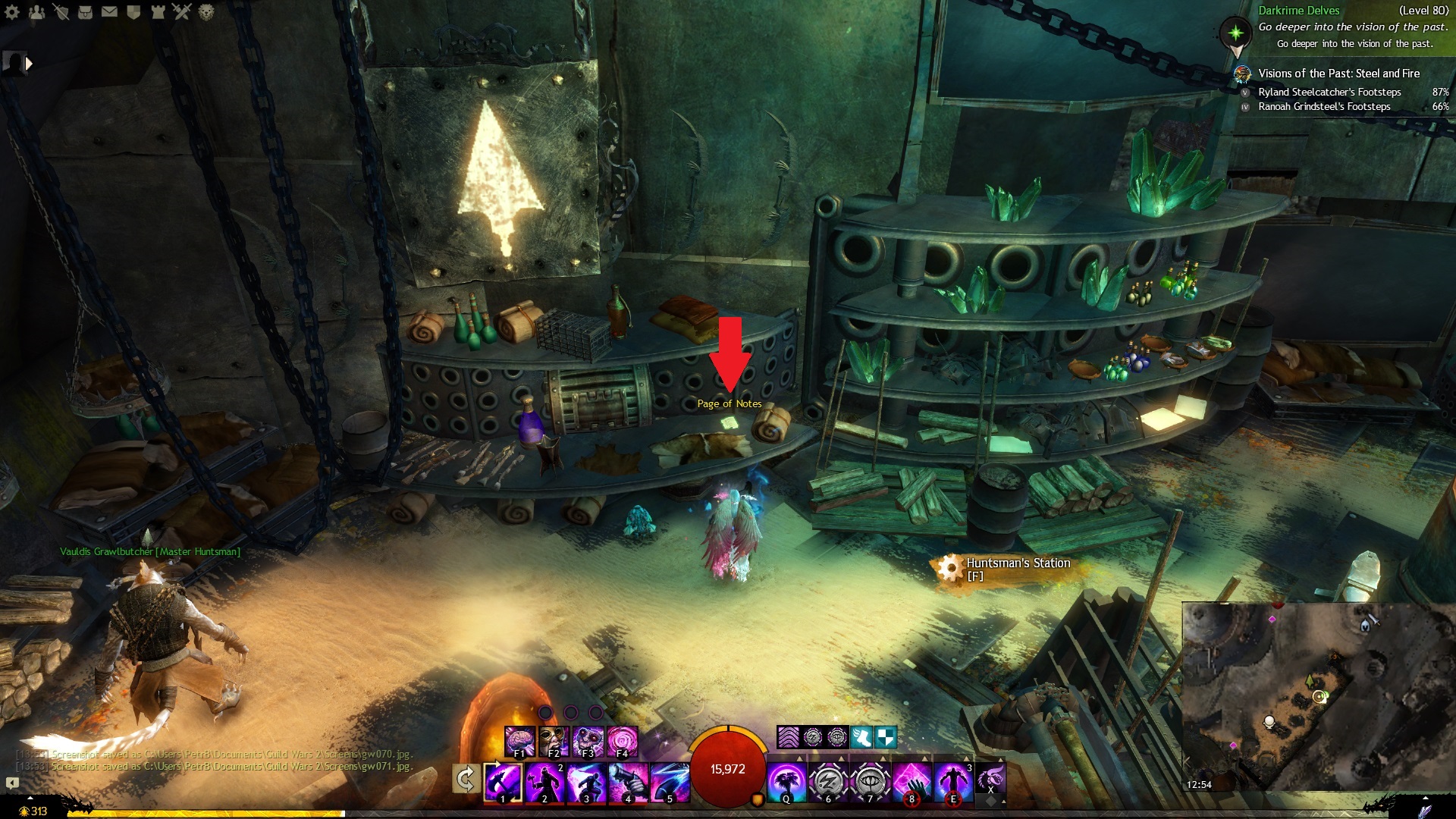Activate the eye signet utility skill
This screenshot has height=819, width=1456.
[x=870, y=782]
